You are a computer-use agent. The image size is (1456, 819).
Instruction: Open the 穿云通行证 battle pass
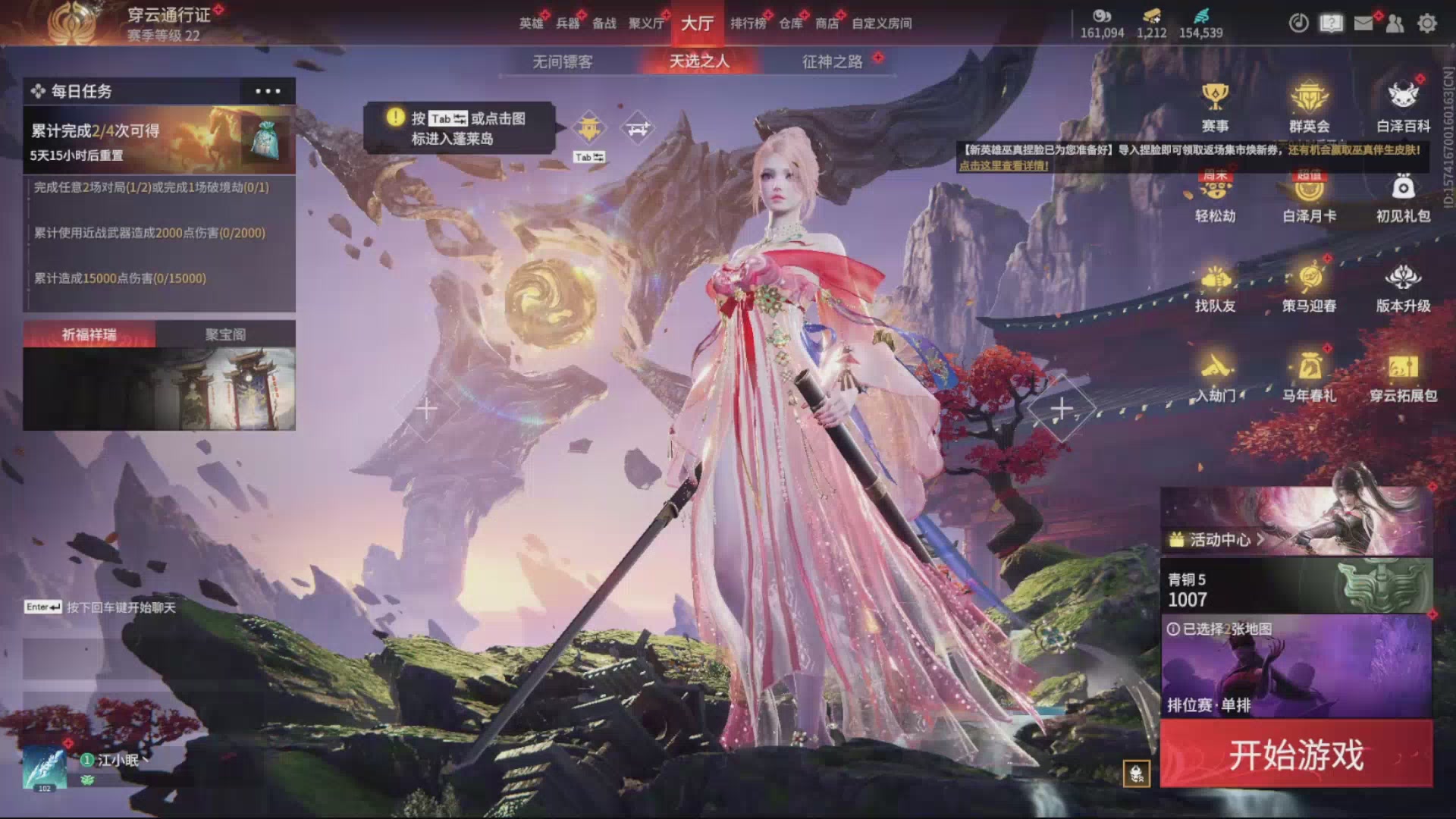coord(168,15)
